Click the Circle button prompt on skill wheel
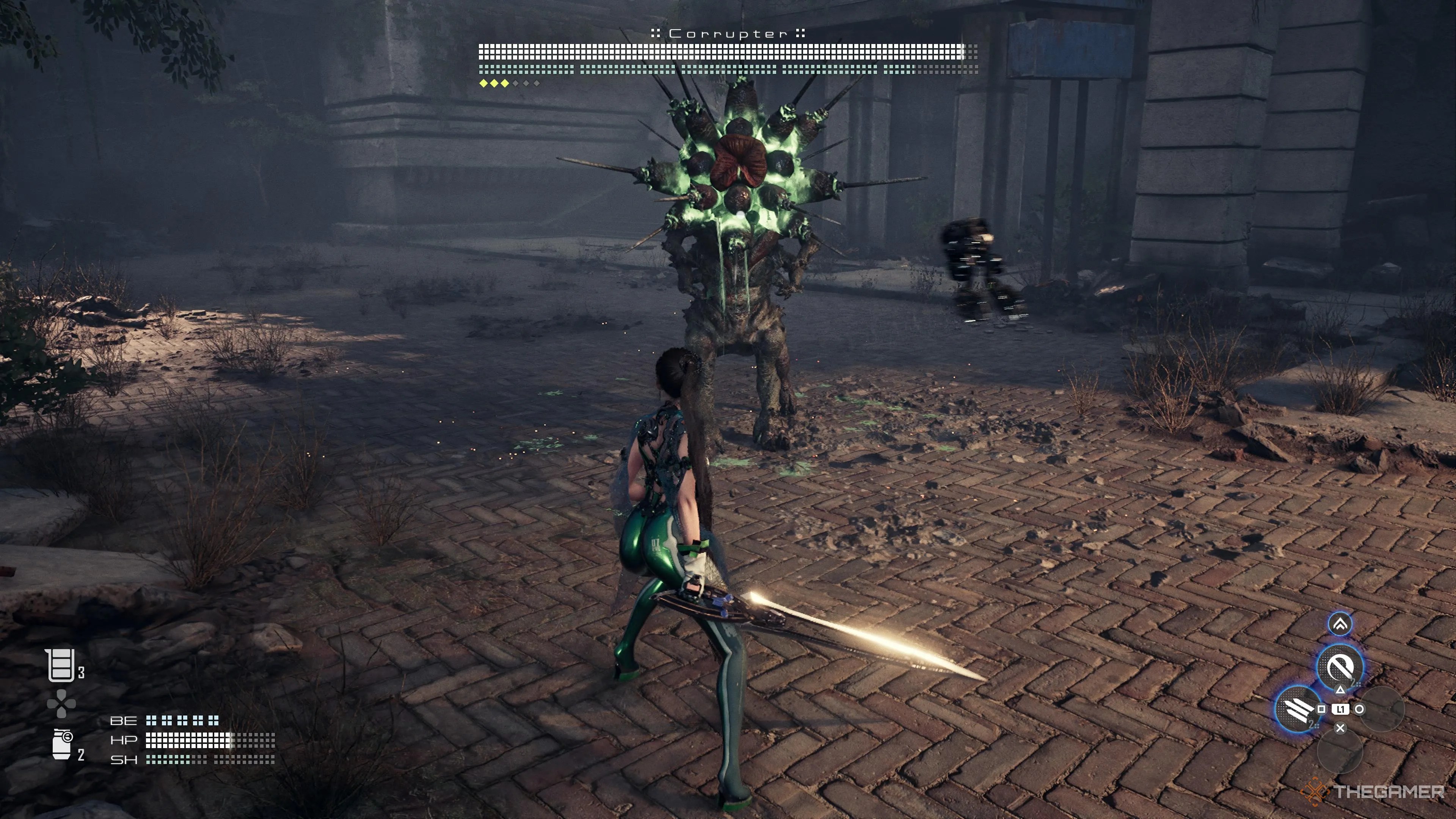The image size is (1456, 819). [1360, 709]
